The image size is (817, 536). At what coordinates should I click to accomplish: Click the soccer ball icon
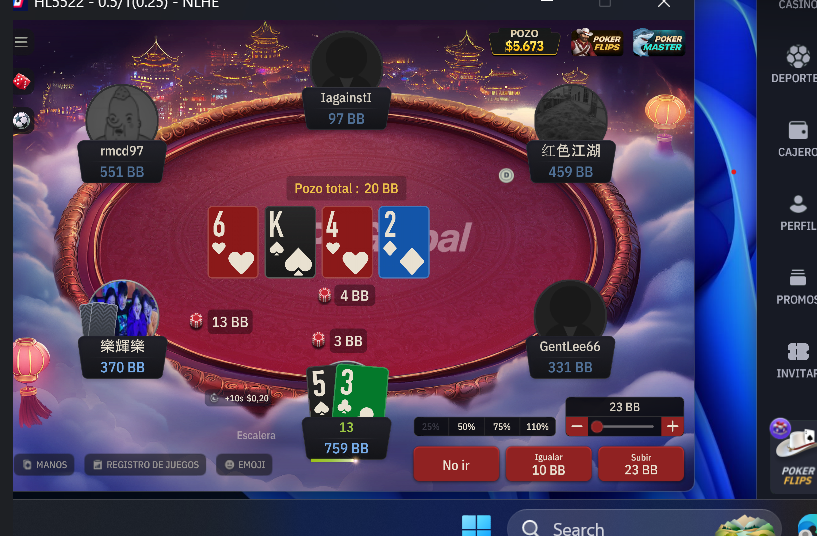click(x=21, y=120)
